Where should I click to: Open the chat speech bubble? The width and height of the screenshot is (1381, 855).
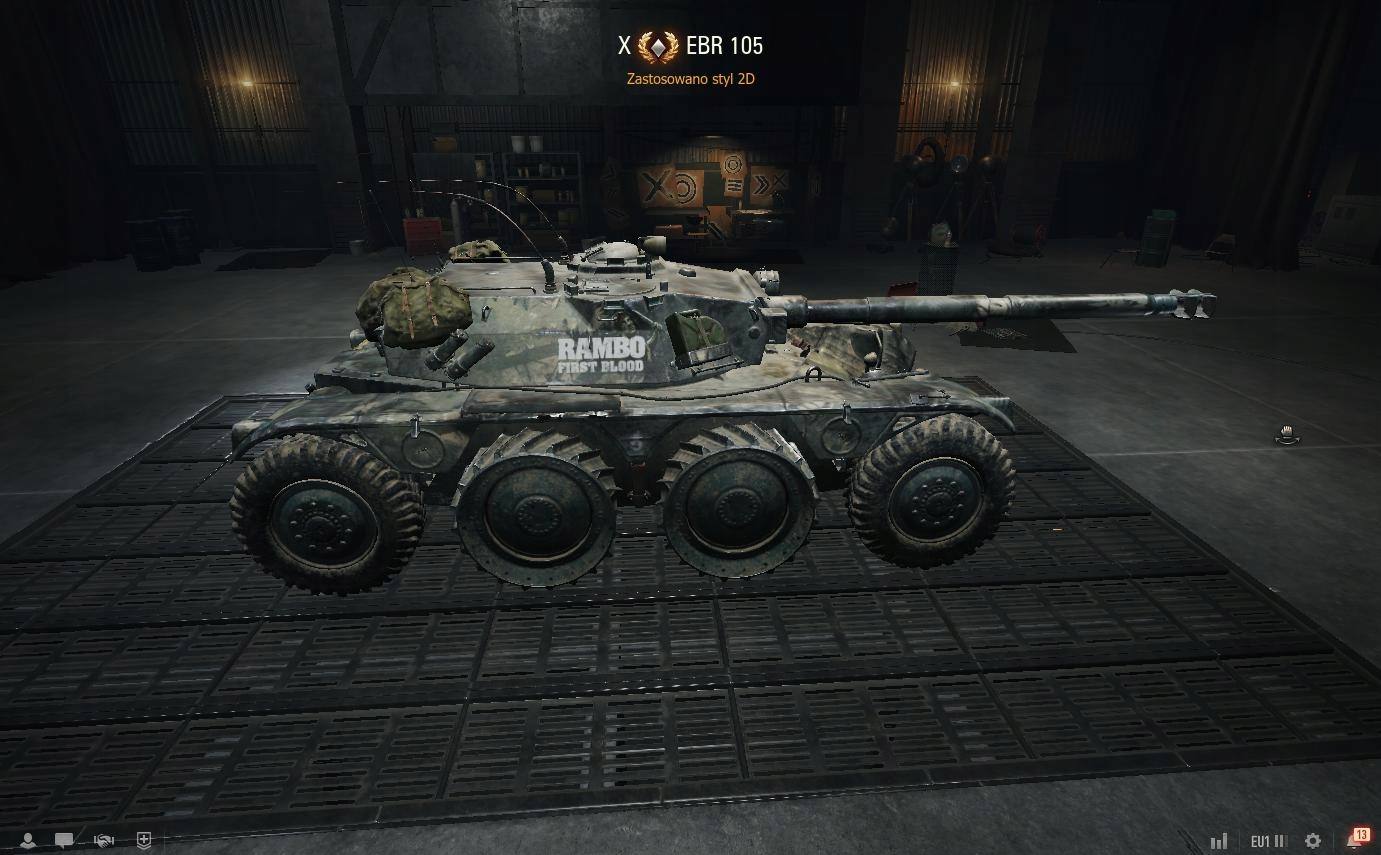64,841
